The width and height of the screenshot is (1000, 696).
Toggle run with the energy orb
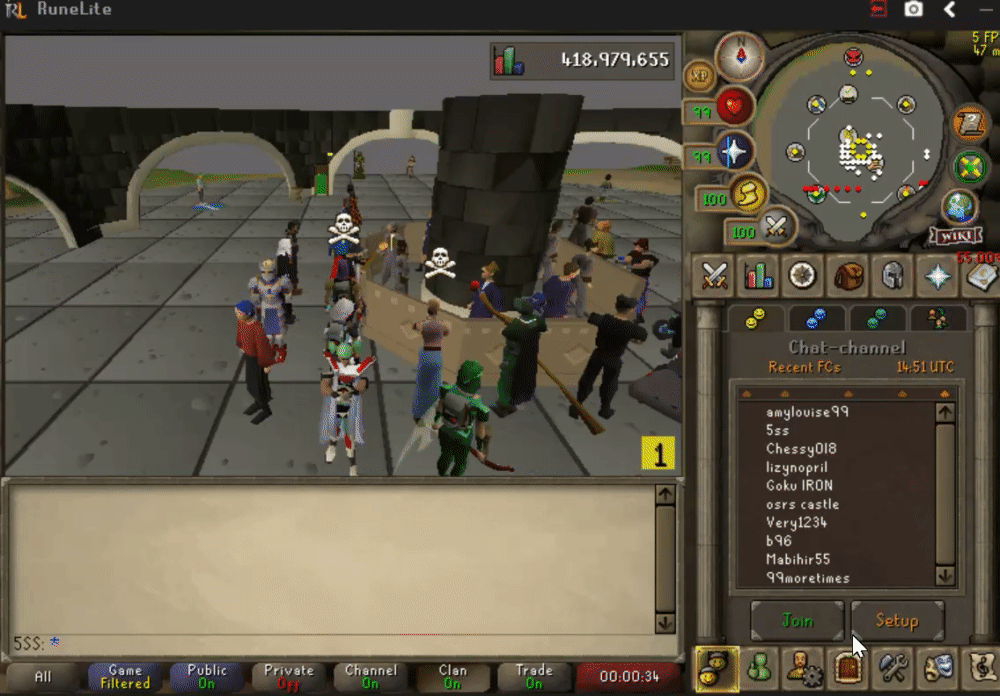(x=746, y=195)
